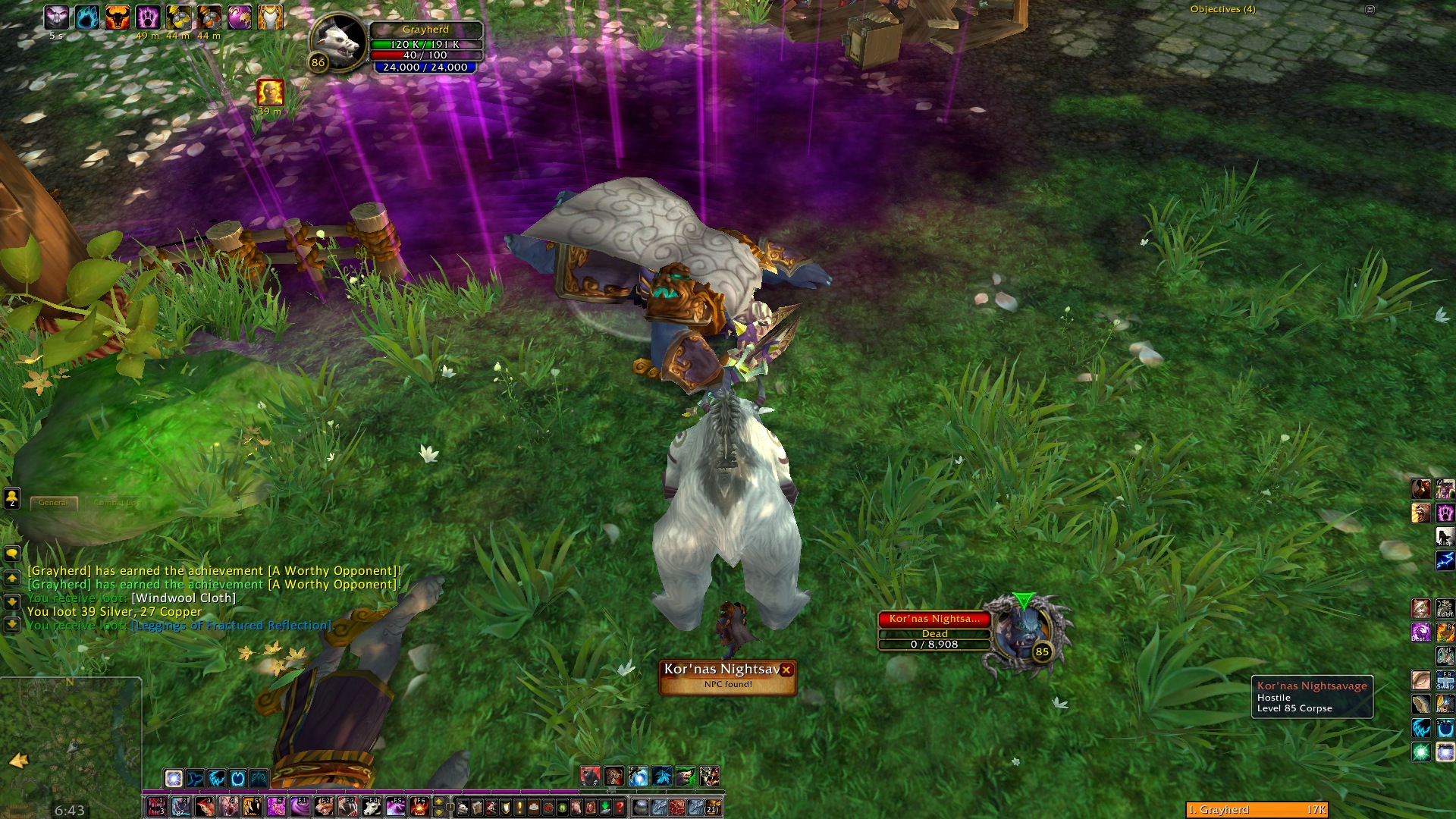
Task: Click the Leggings of Fractured Reflection loot link
Action: [x=232, y=626]
